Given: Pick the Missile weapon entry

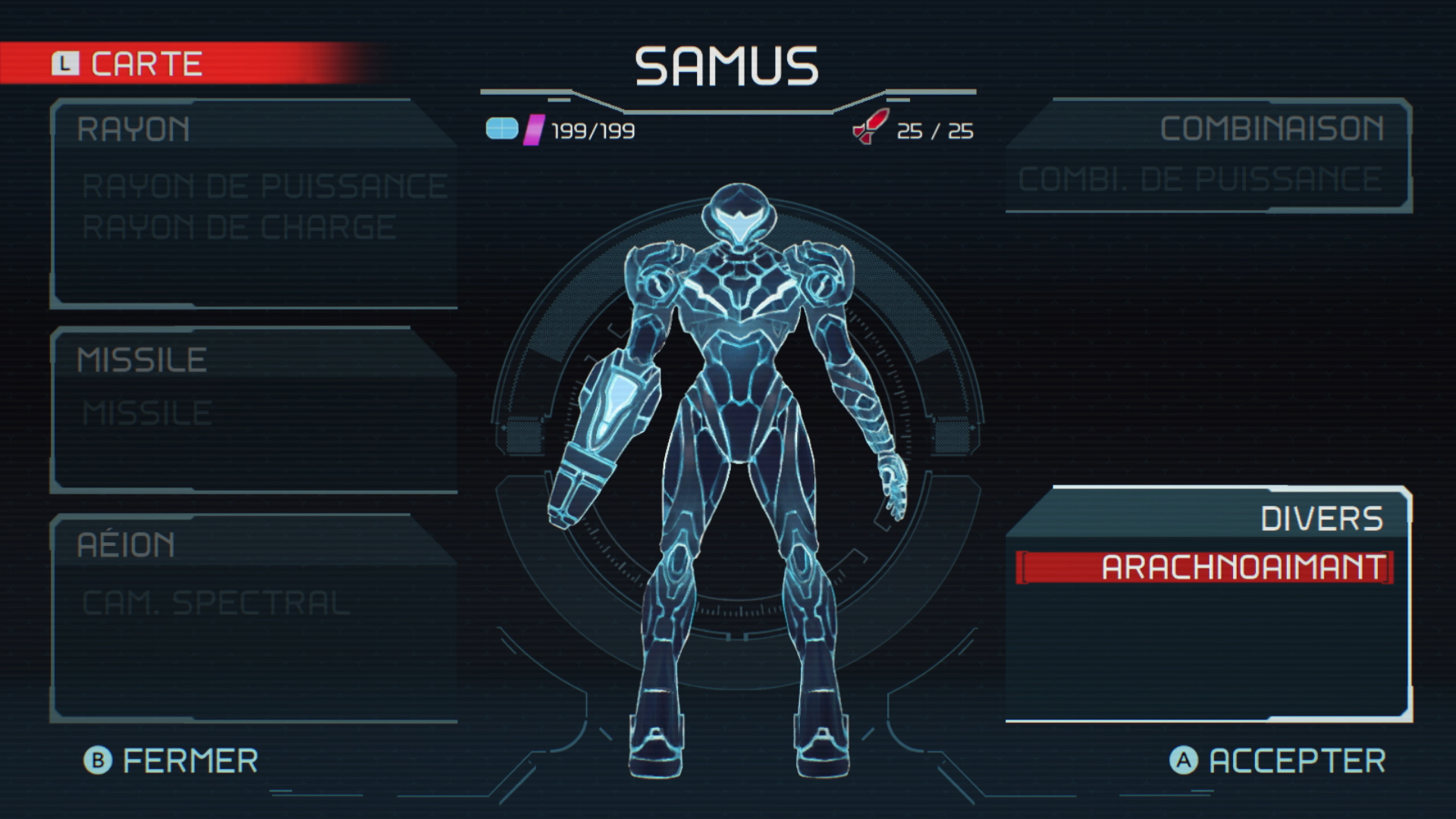Looking at the screenshot, I should click(146, 414).
